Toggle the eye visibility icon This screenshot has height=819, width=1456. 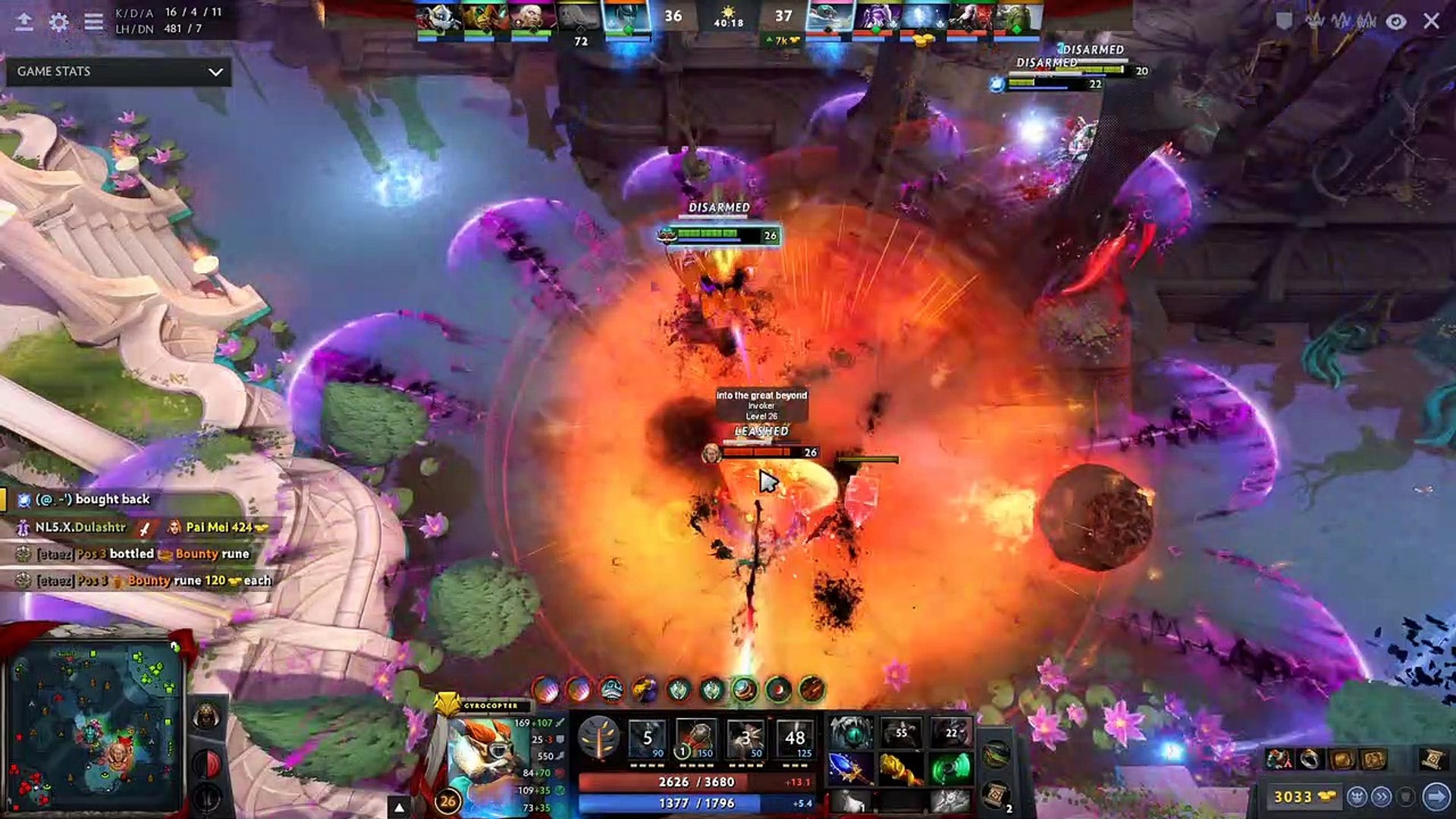tap(1396, 21)
